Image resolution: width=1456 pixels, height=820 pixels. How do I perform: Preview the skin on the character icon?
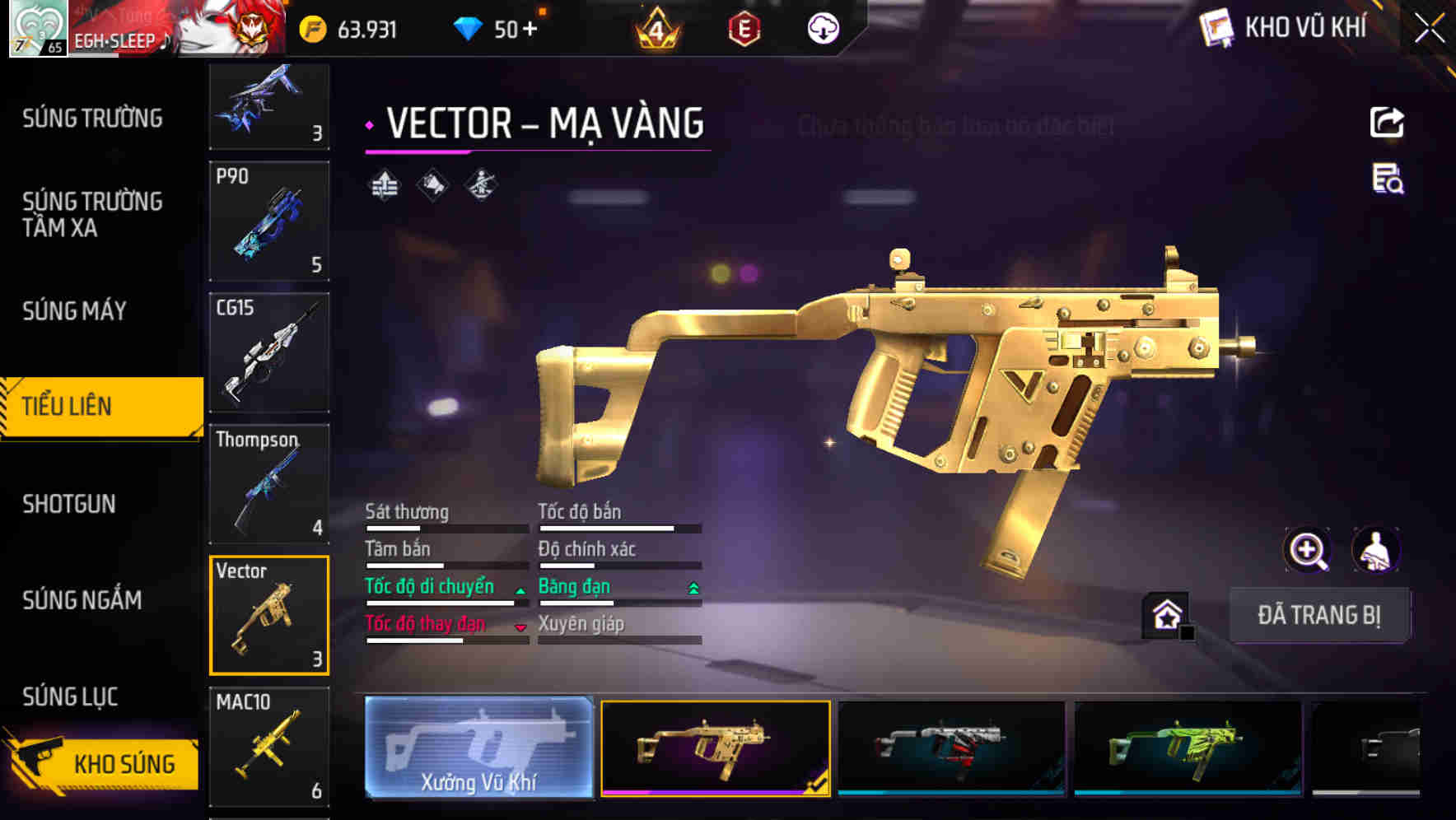(1376, 550)
